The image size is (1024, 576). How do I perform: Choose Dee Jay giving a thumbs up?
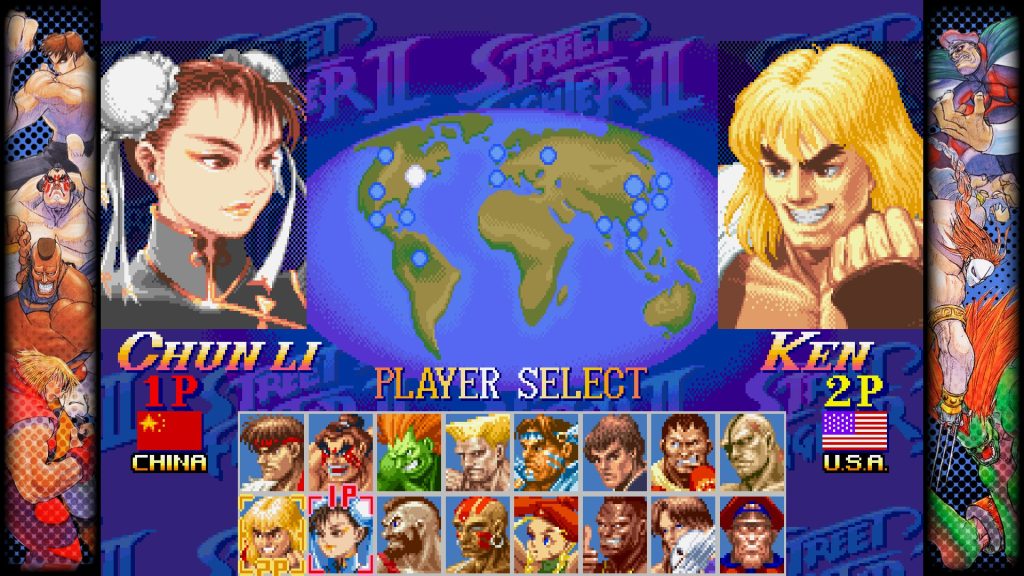click(615, 531)
